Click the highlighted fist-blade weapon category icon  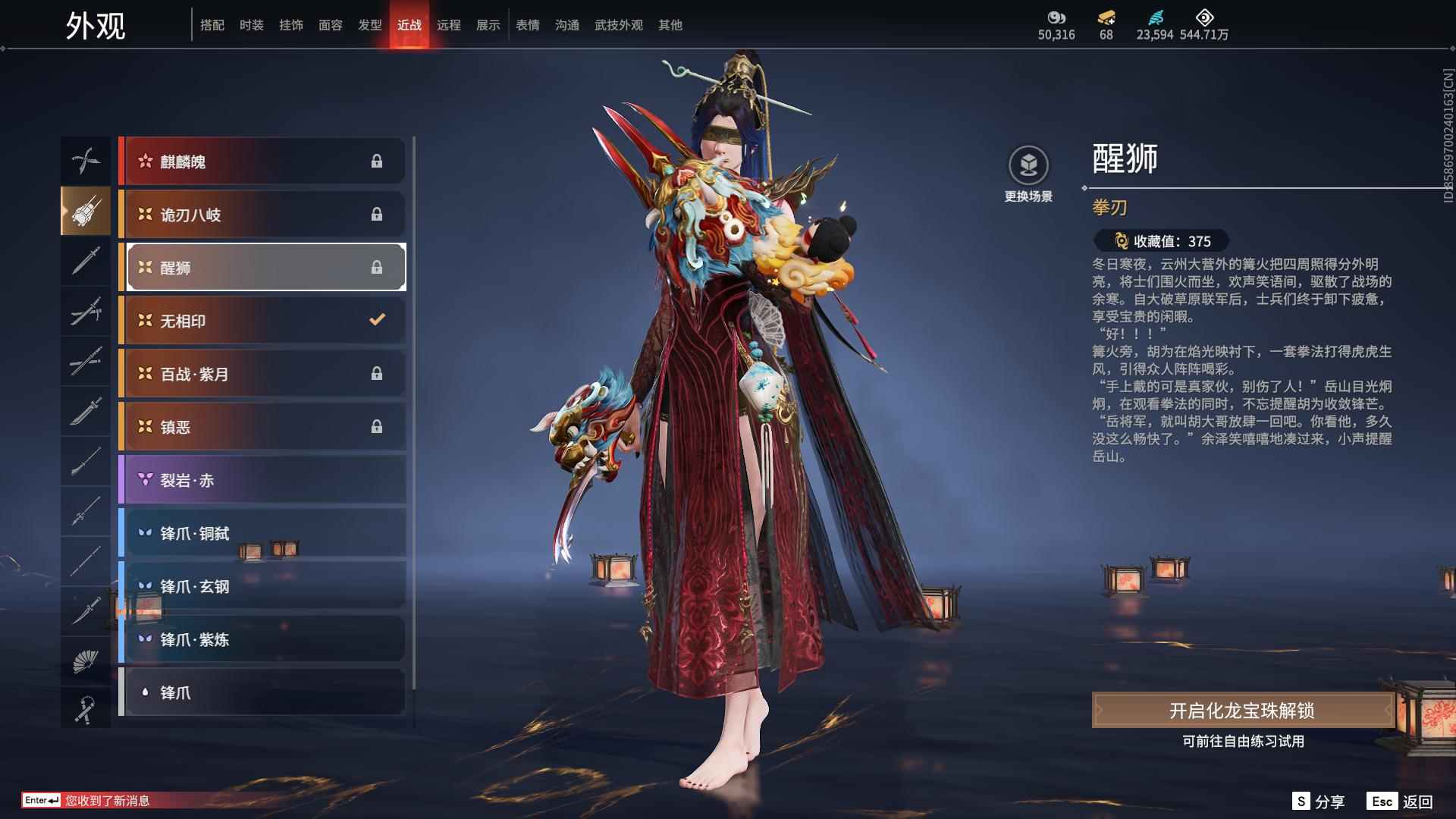click(x=86, y=212)
